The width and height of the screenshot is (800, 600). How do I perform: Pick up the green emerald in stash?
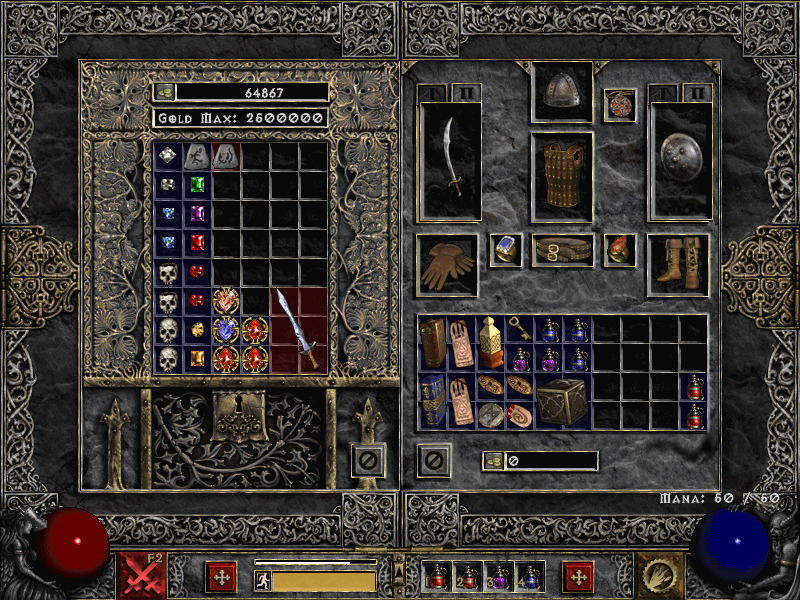coord(197,185)
